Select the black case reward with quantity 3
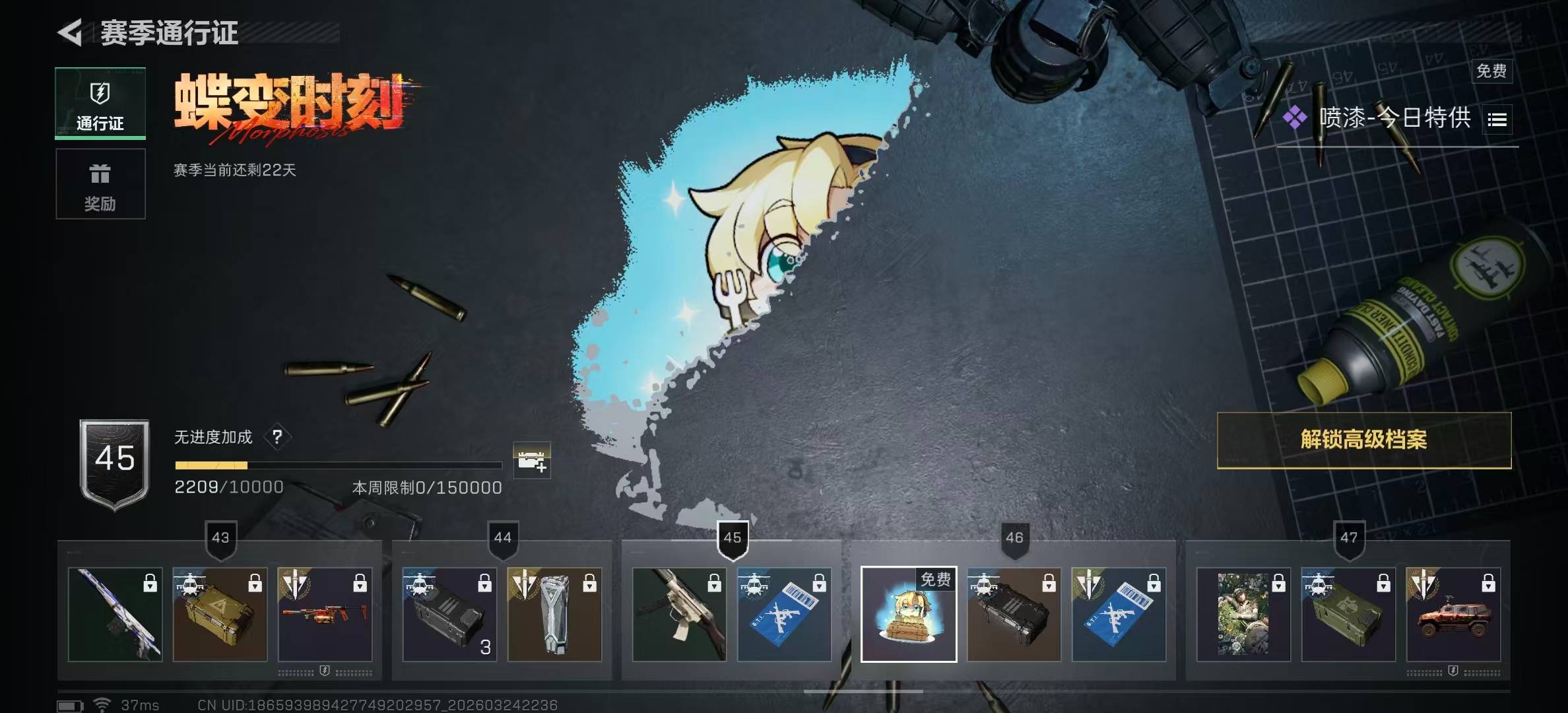Screen dimensions: 1568x713 (449, 614)
